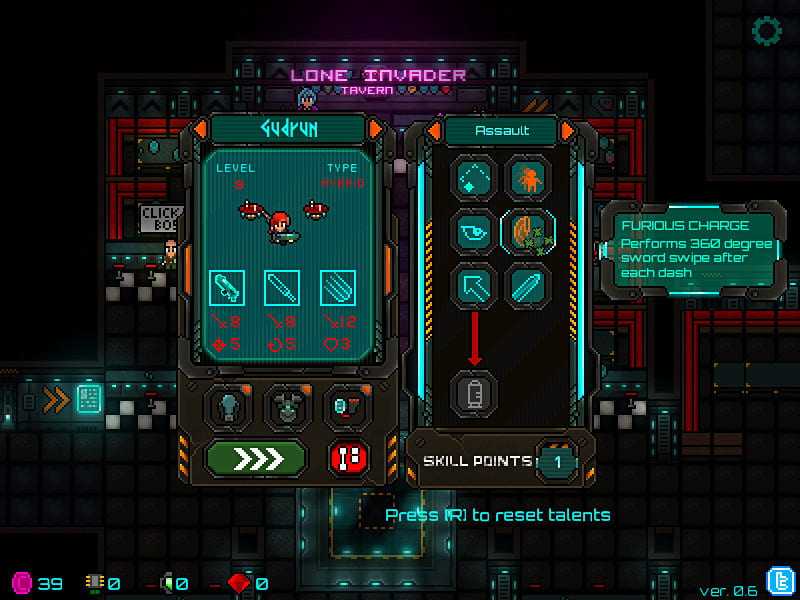This screenshot has height=600, width=800.
Task: Open the settings gear icon
Action: [767, 32]
